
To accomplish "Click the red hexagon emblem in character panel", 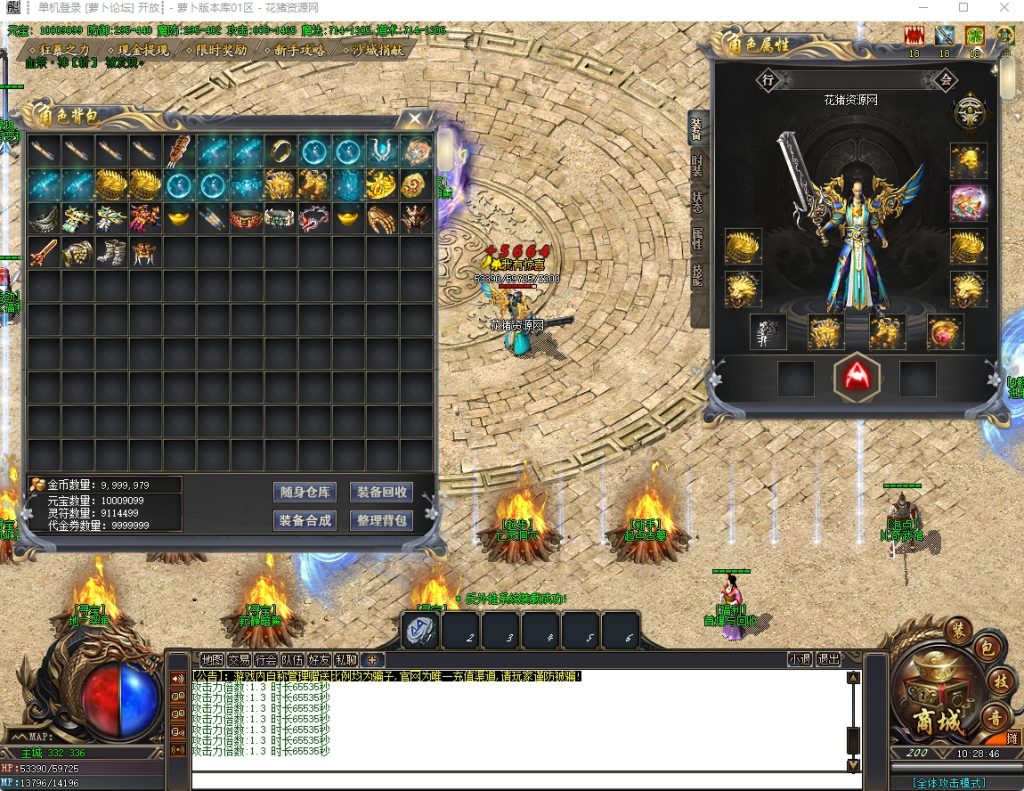I will pyautogui.click(x=857, y=377).
